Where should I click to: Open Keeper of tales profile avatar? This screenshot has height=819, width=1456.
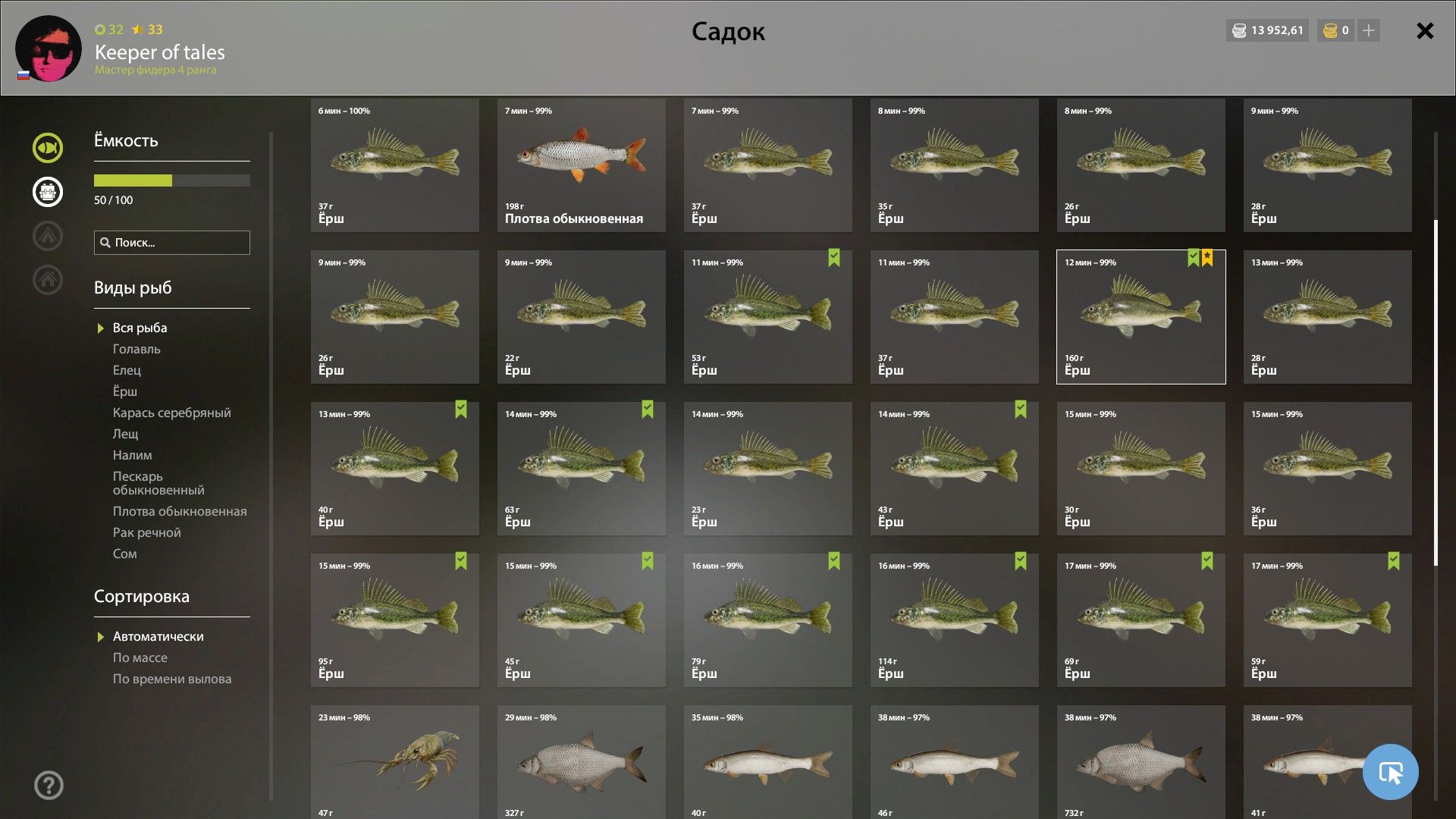coord(49,49)
